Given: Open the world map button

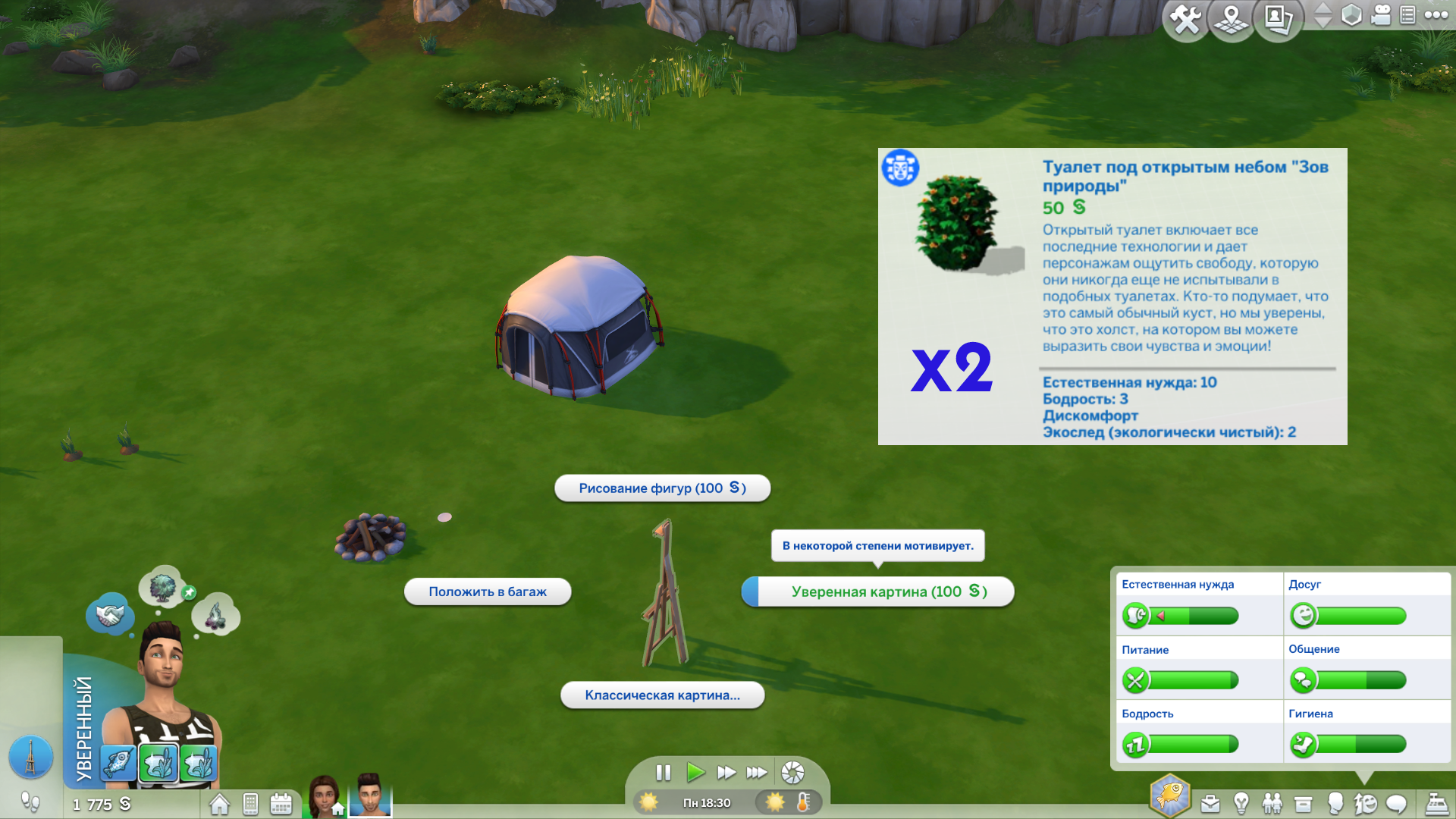Looking at the screenshot, I should tap(1232, 19).
